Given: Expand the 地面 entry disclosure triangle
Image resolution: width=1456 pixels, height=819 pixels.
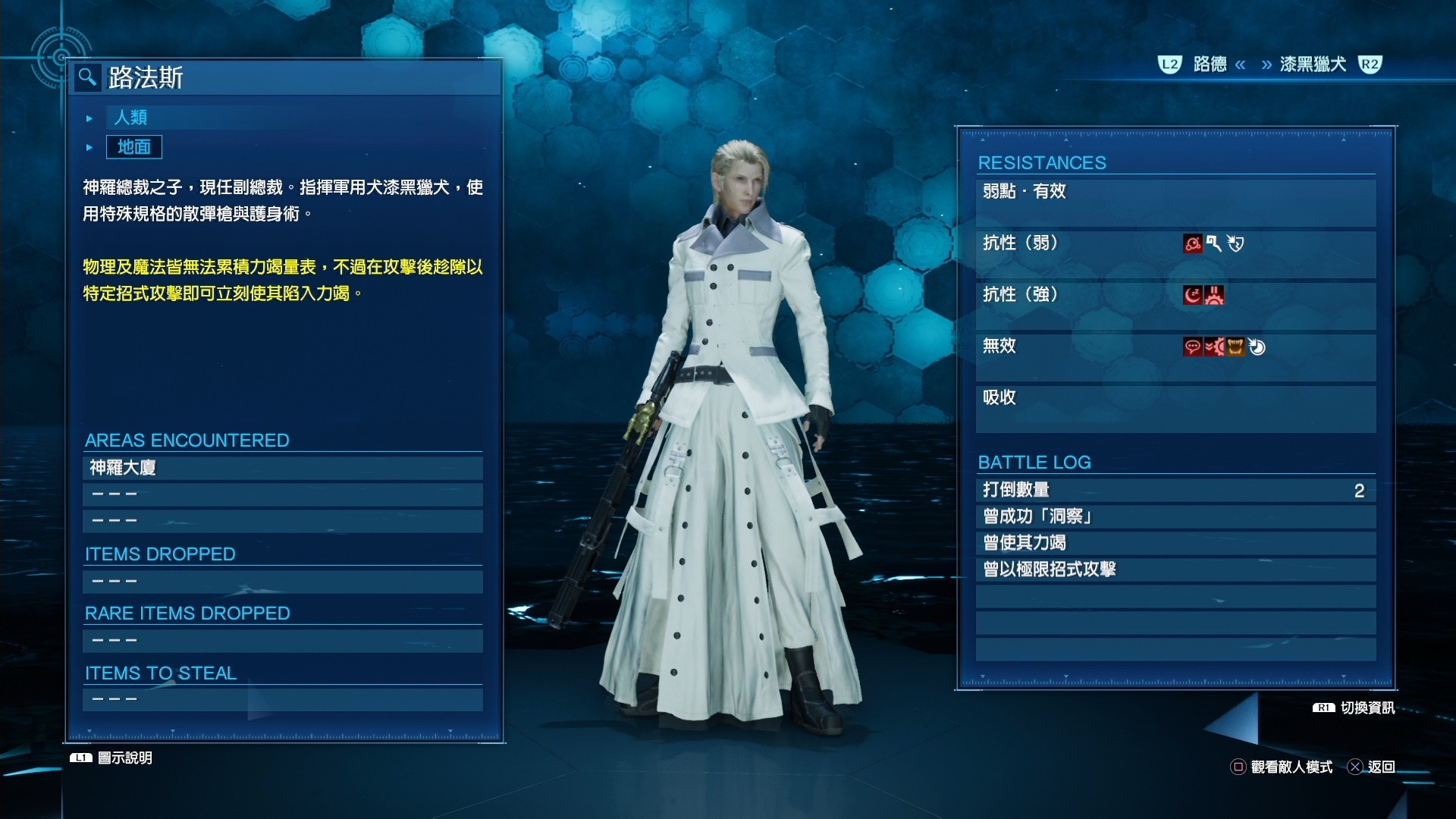Looking at the screenshot, I should coord(89,147).
